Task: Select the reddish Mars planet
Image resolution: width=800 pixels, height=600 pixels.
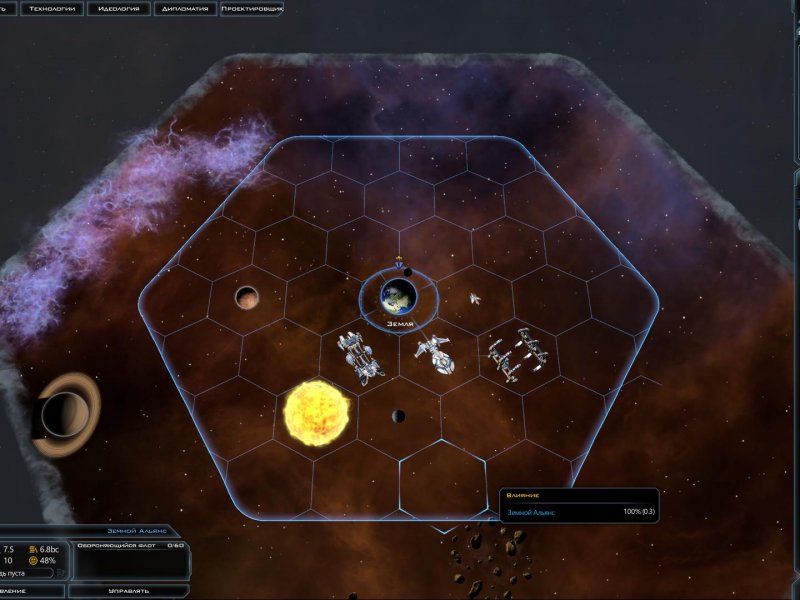Action: (x=247, y=297)
